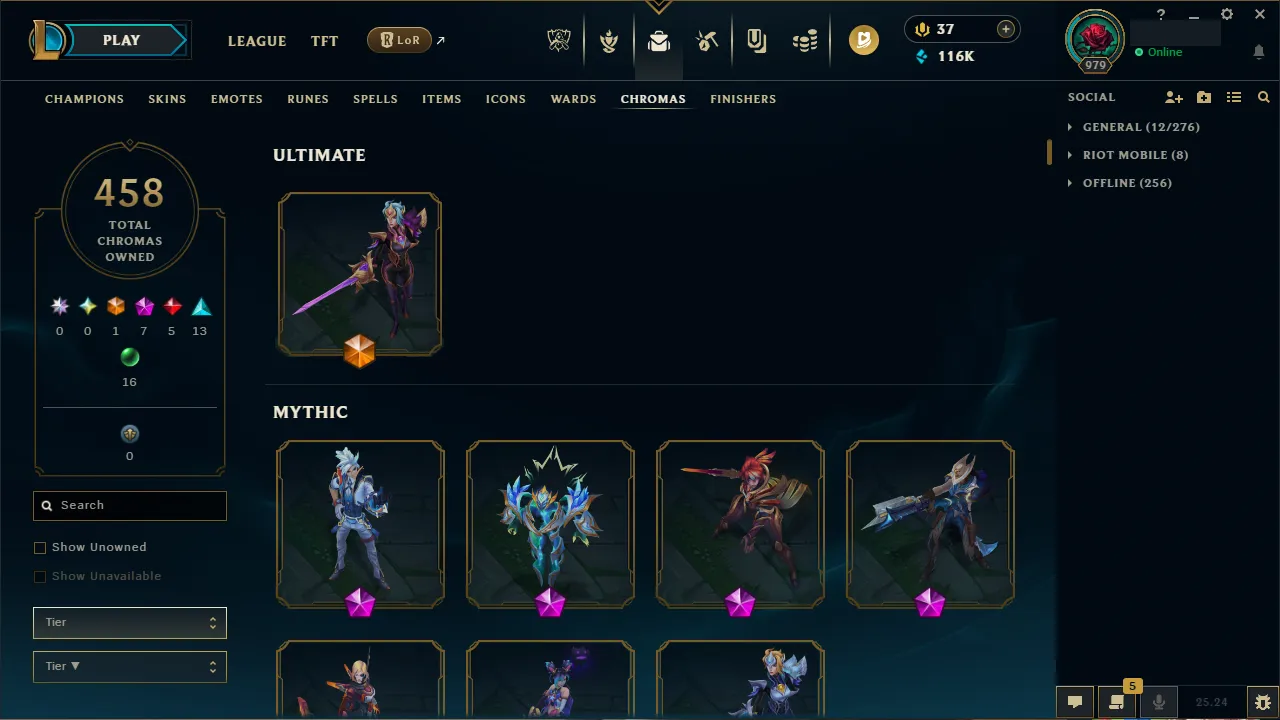Open Your Shop card icon
1280x720 pixels.
coord(755,40)
